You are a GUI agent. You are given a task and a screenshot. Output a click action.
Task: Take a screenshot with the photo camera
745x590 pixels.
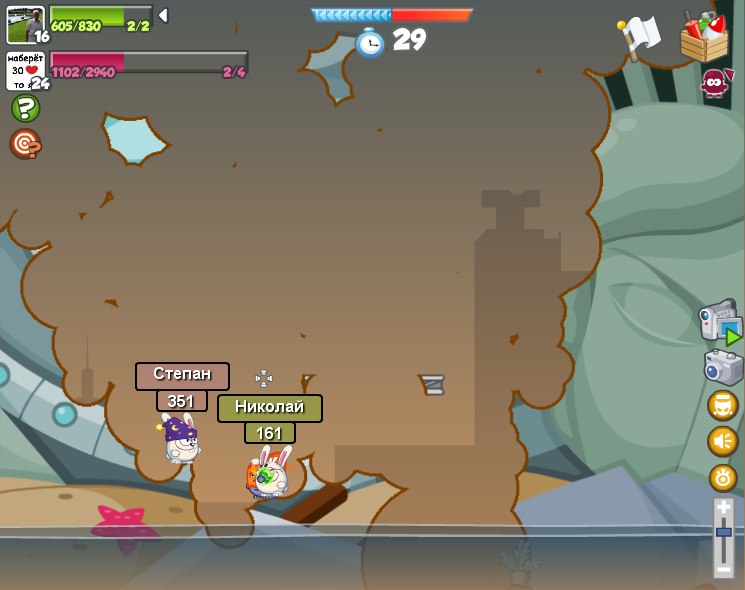pyautogui.click(x=723, y=367)
